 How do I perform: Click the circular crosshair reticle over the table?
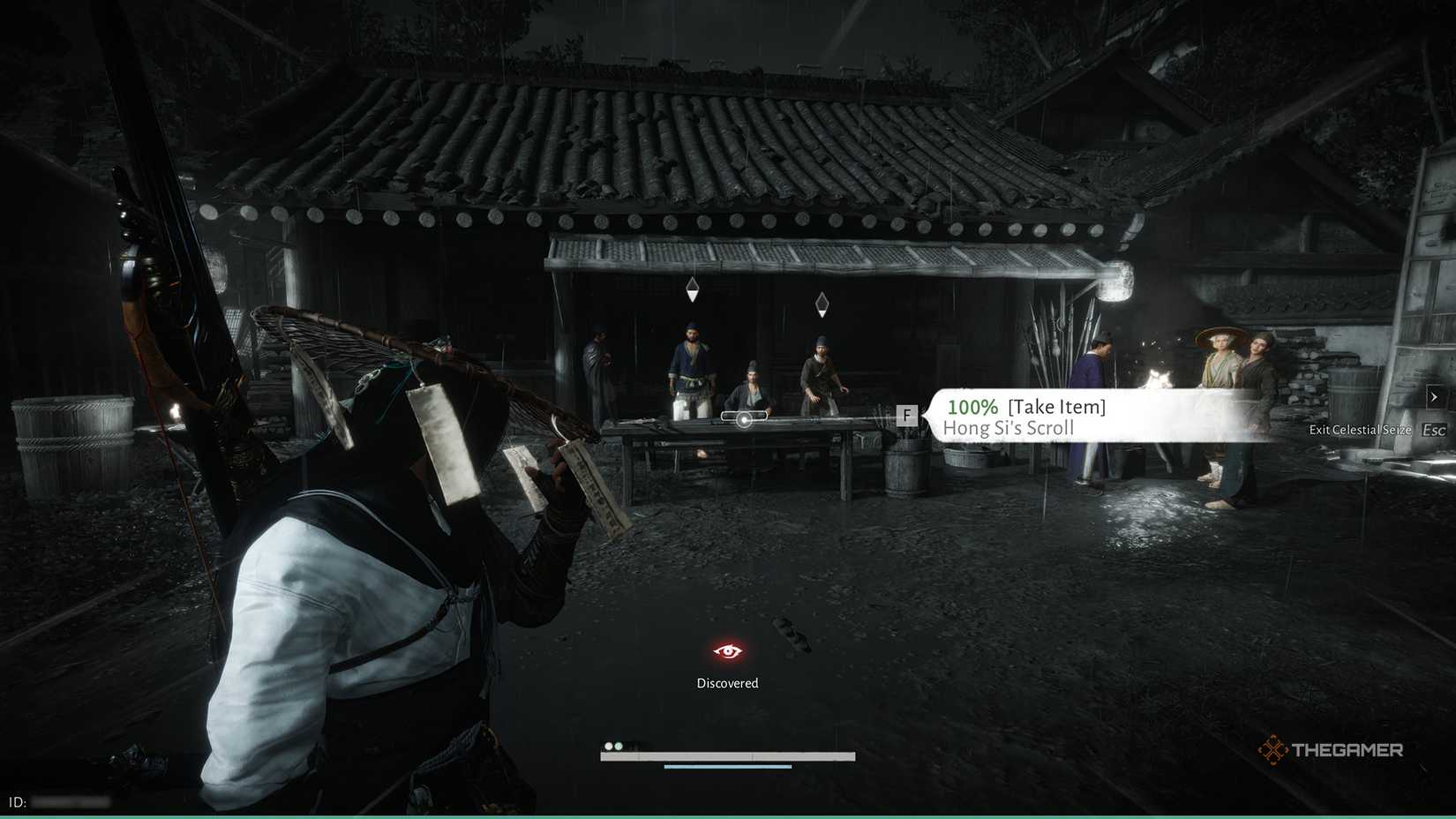744,420
